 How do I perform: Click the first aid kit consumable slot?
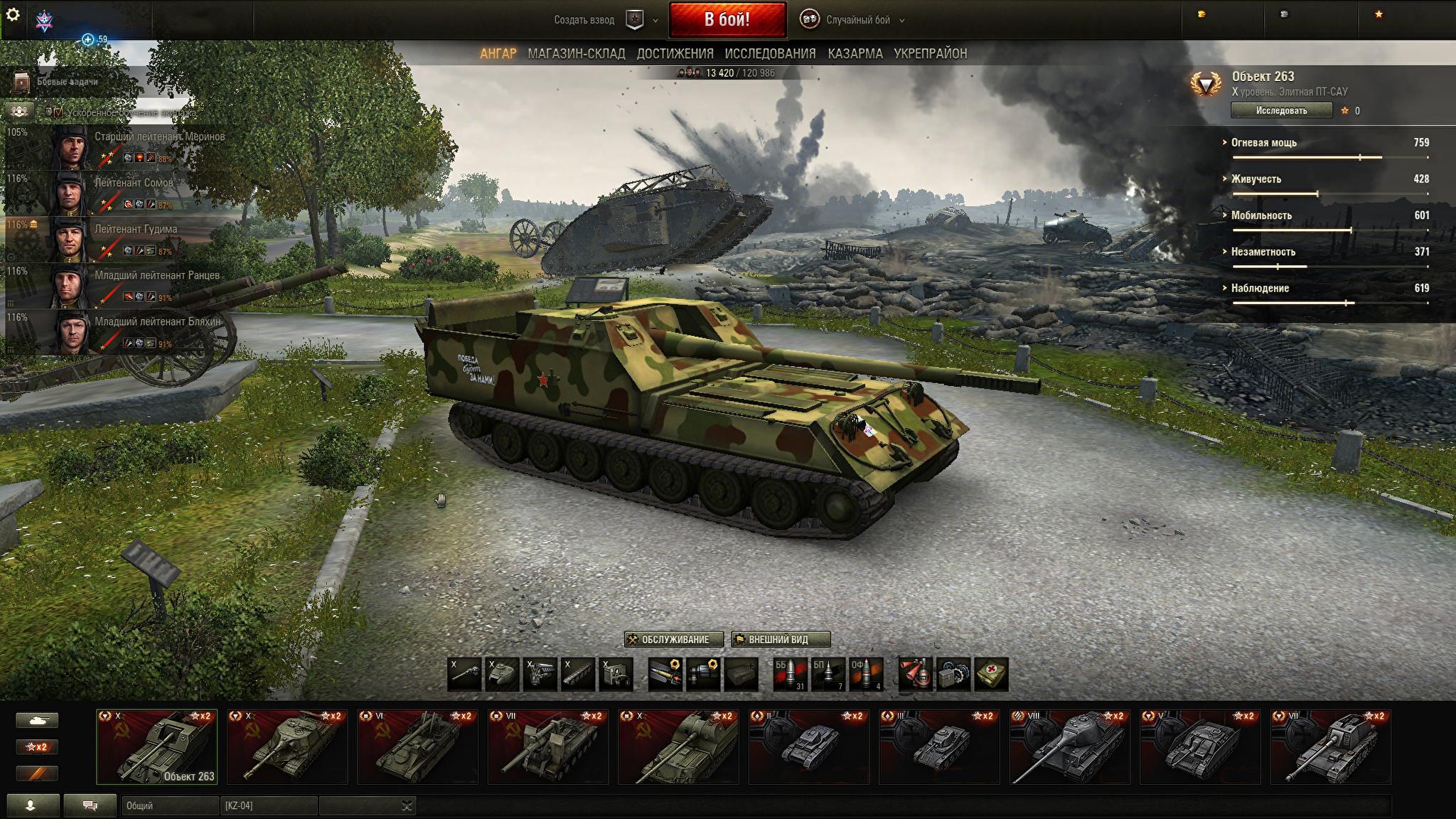[x=991, y=673]
